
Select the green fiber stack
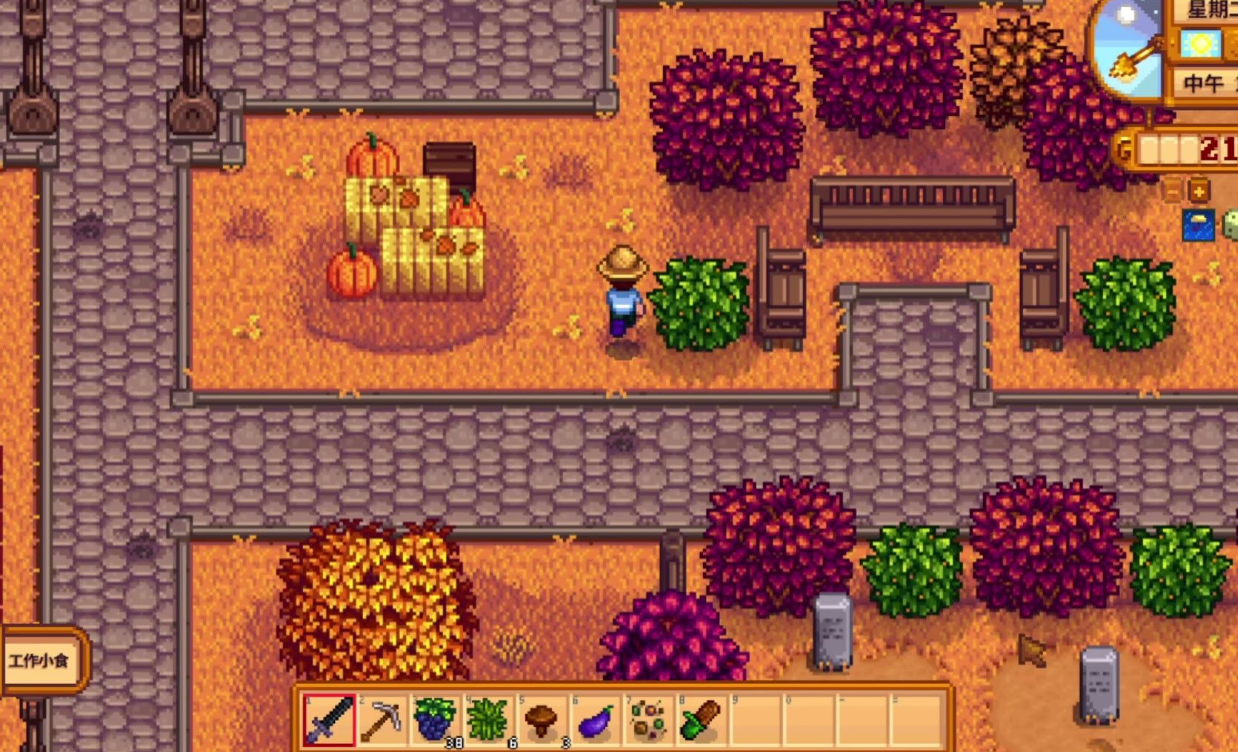coord(488,719)
